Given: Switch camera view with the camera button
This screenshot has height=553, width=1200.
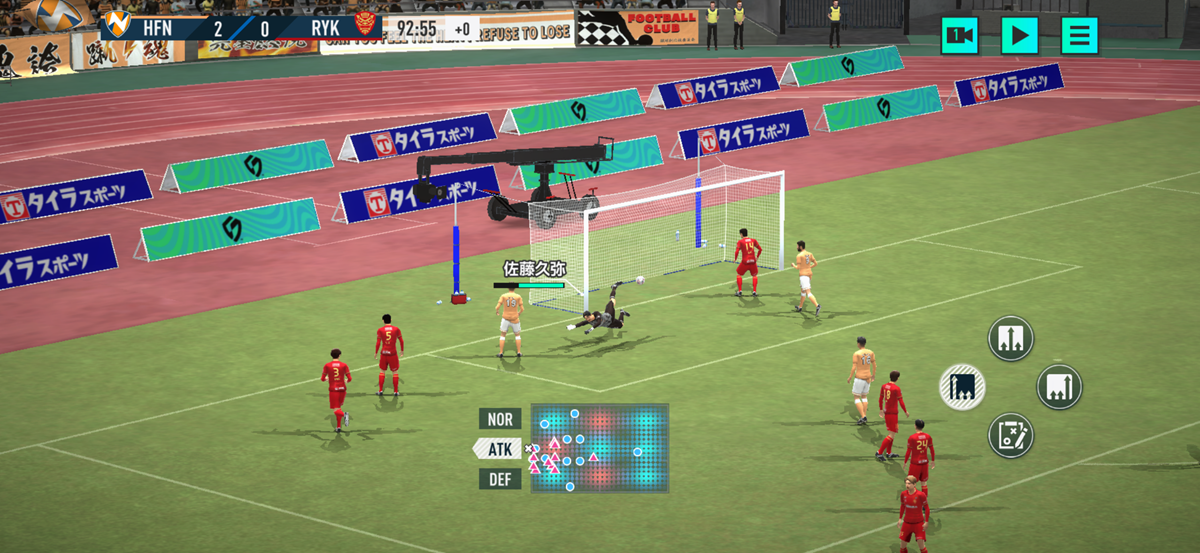Looking at the screenshot, I should tap(960, 36).
